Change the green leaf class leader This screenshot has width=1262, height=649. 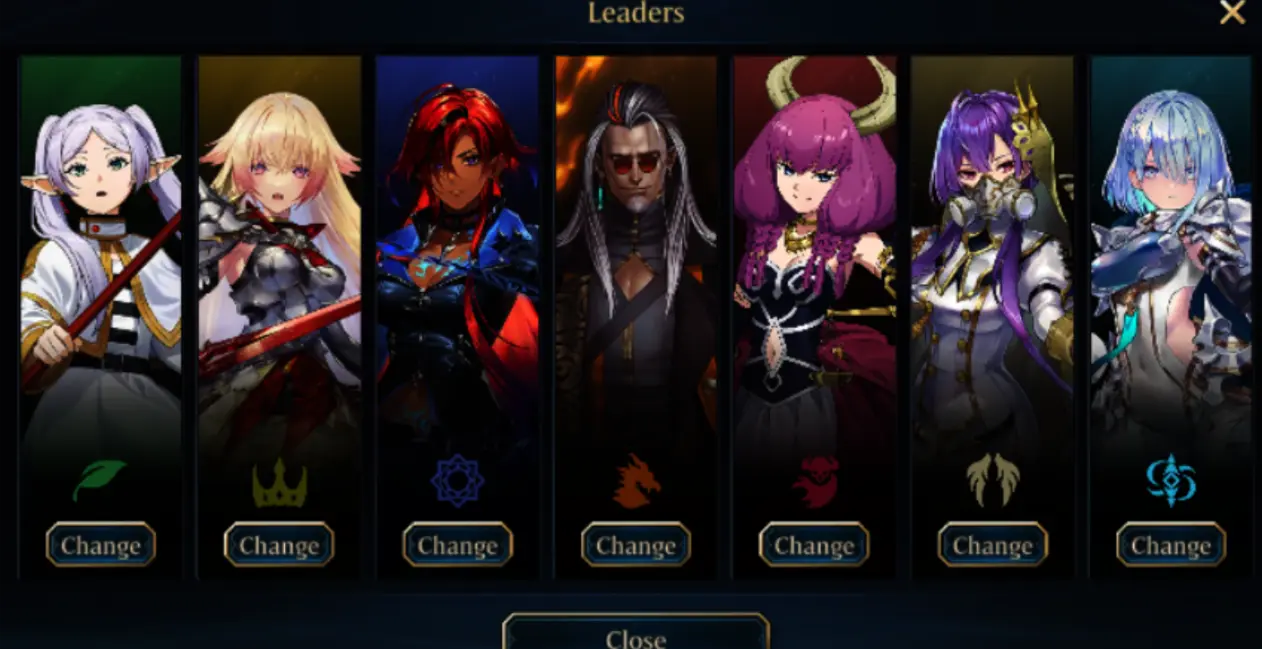[100, 545]
